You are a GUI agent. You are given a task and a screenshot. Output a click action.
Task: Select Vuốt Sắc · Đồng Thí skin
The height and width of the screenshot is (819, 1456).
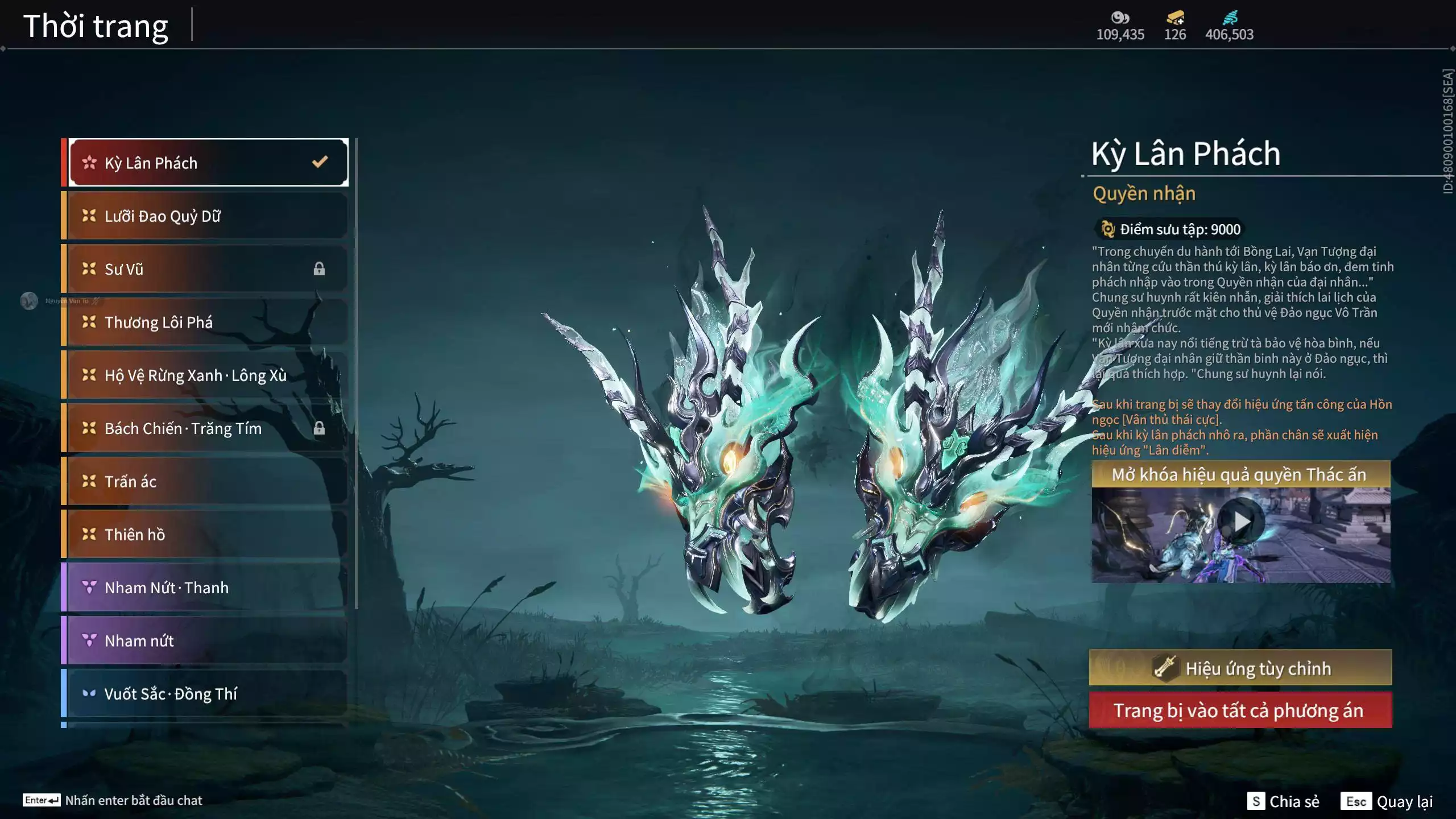click(208, 694)
